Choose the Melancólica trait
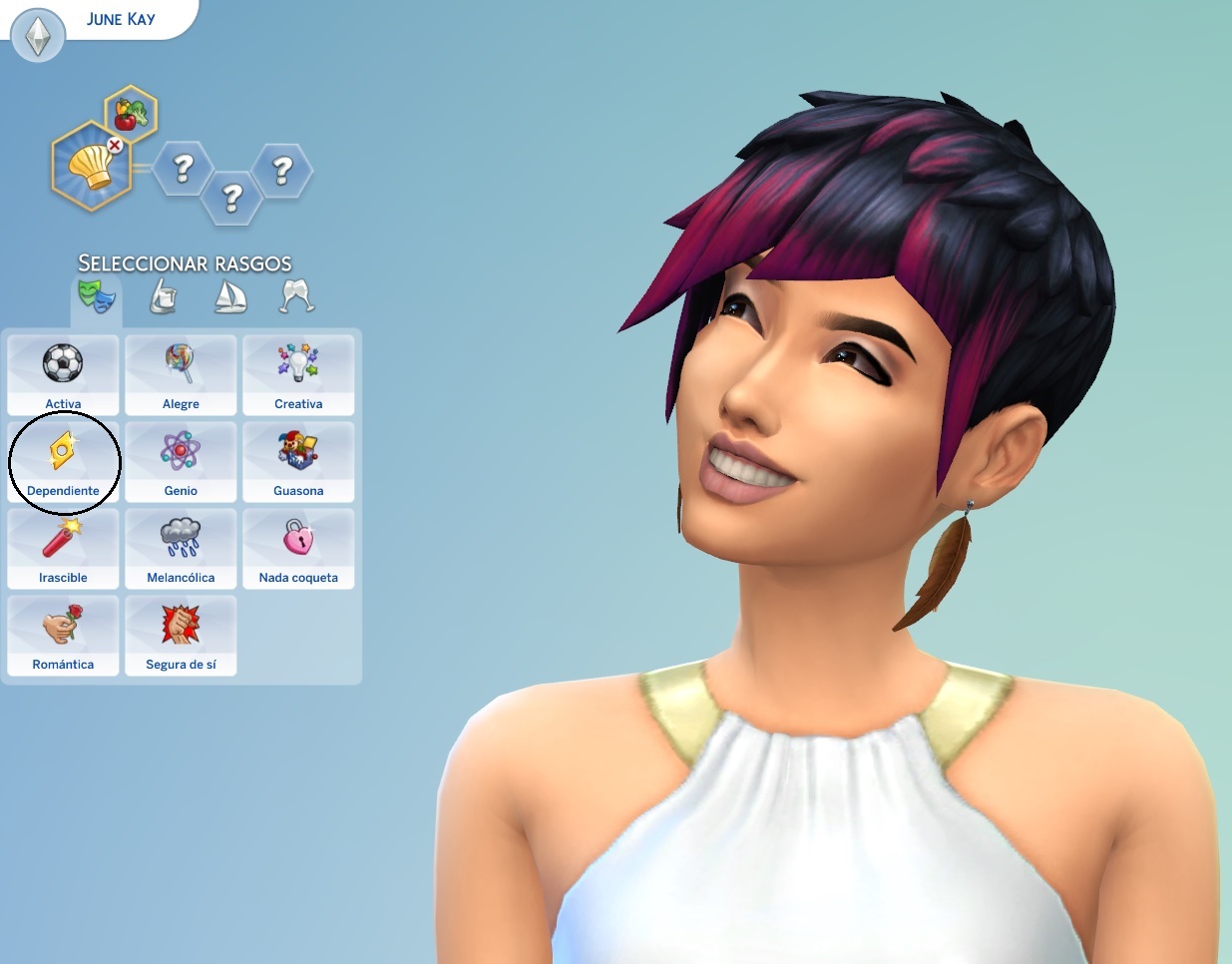 (181, 548)
